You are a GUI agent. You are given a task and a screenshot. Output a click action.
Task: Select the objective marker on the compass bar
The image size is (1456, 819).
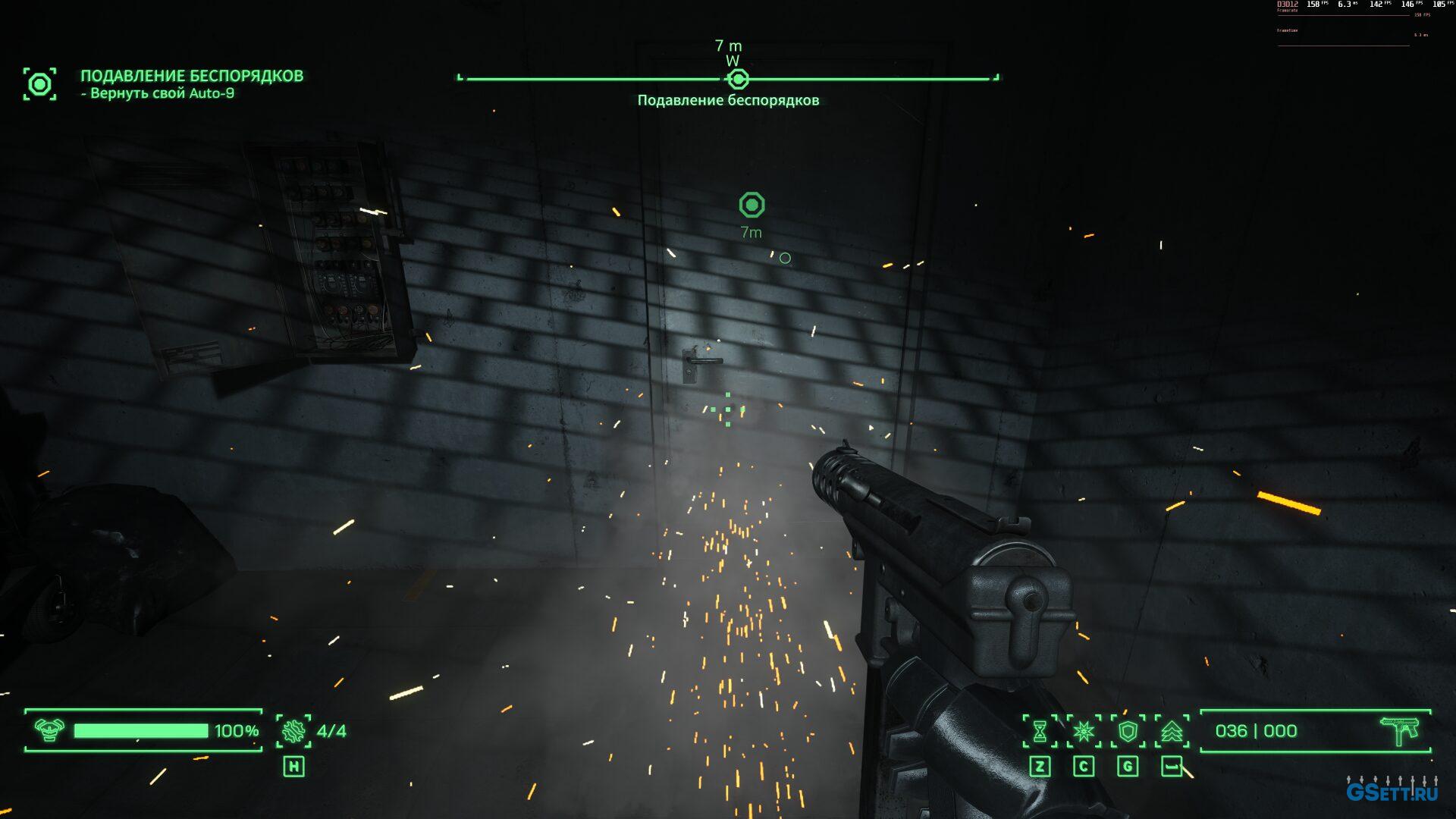tap(737, 79)
